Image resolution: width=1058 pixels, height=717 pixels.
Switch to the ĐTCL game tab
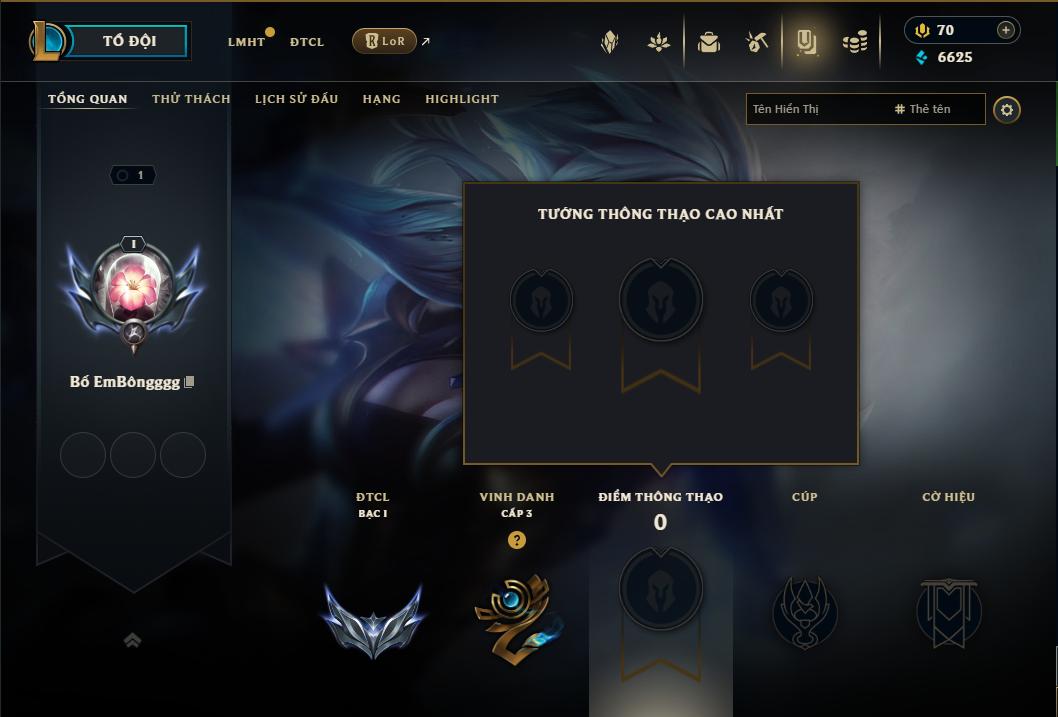[307, 42]
